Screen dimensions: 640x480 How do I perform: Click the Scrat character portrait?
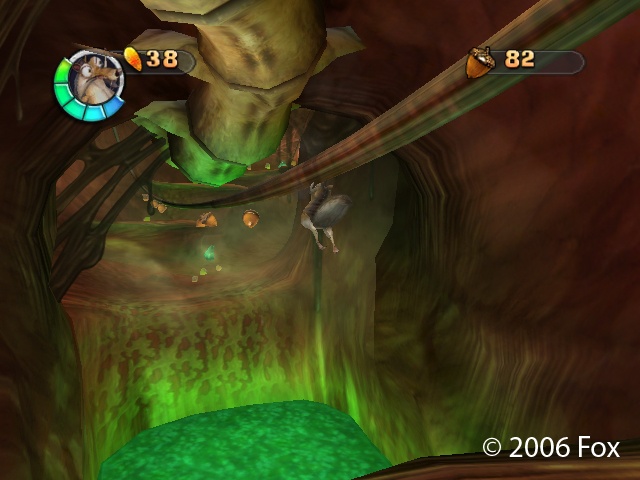point(90,84)
